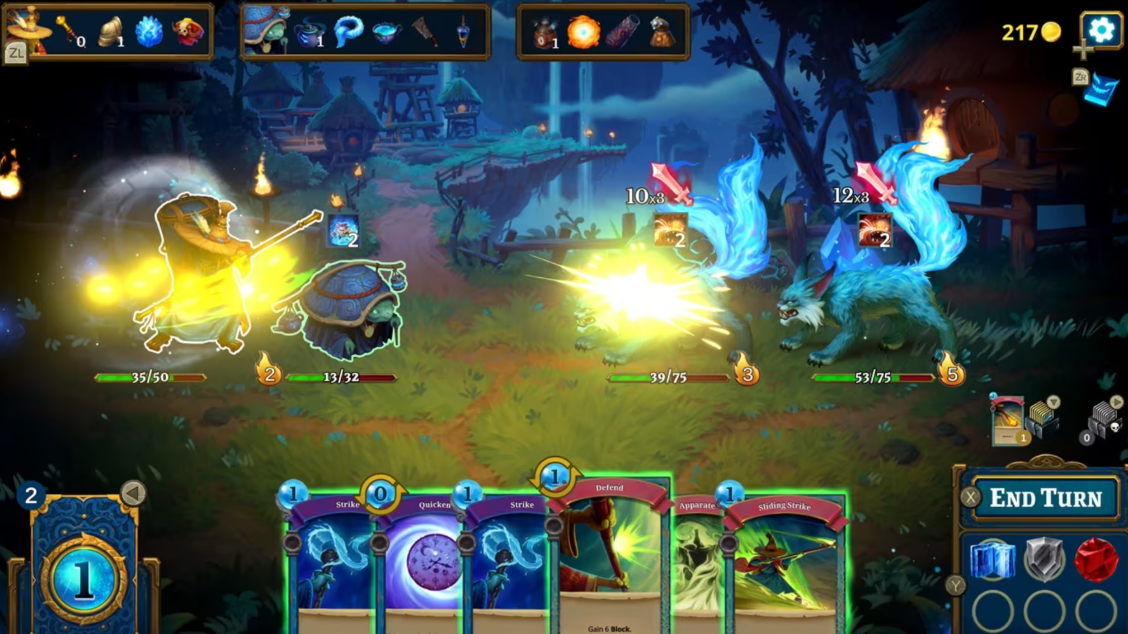Click the arrow beside the mana deck
The height and width of the screenshot is (634, 1128).
133,492
